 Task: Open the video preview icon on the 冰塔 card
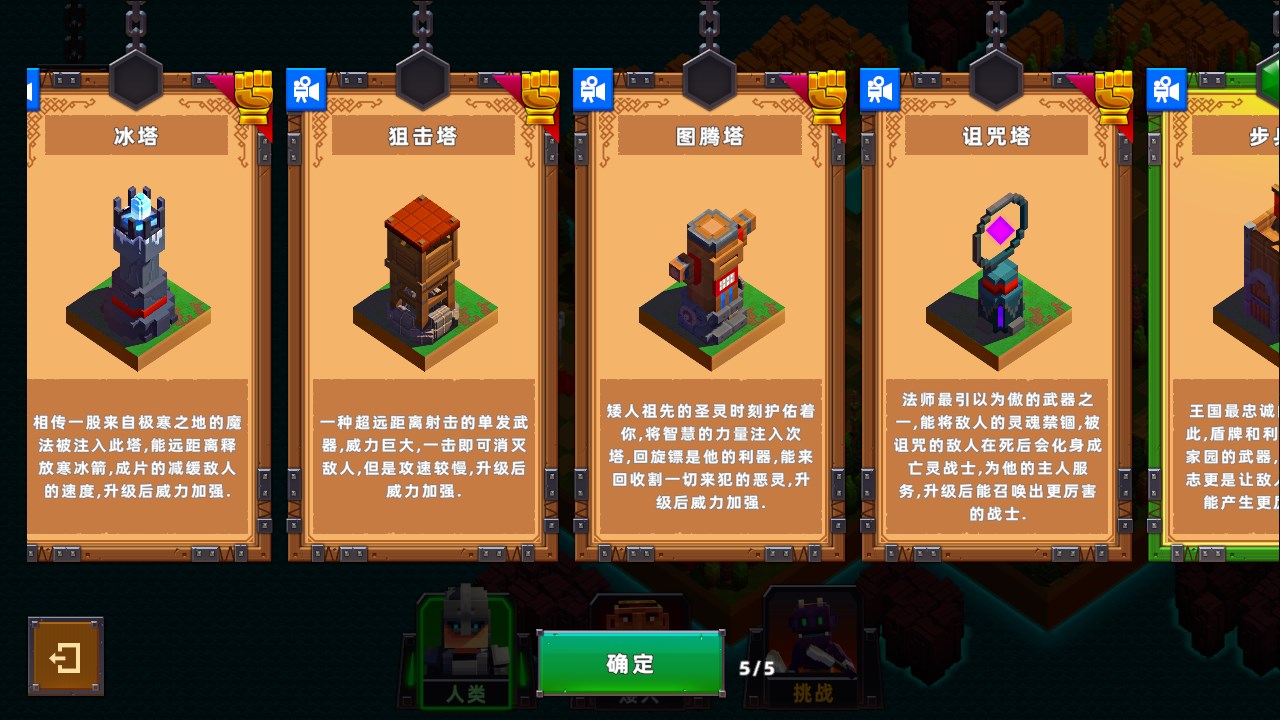click(34, 89)
